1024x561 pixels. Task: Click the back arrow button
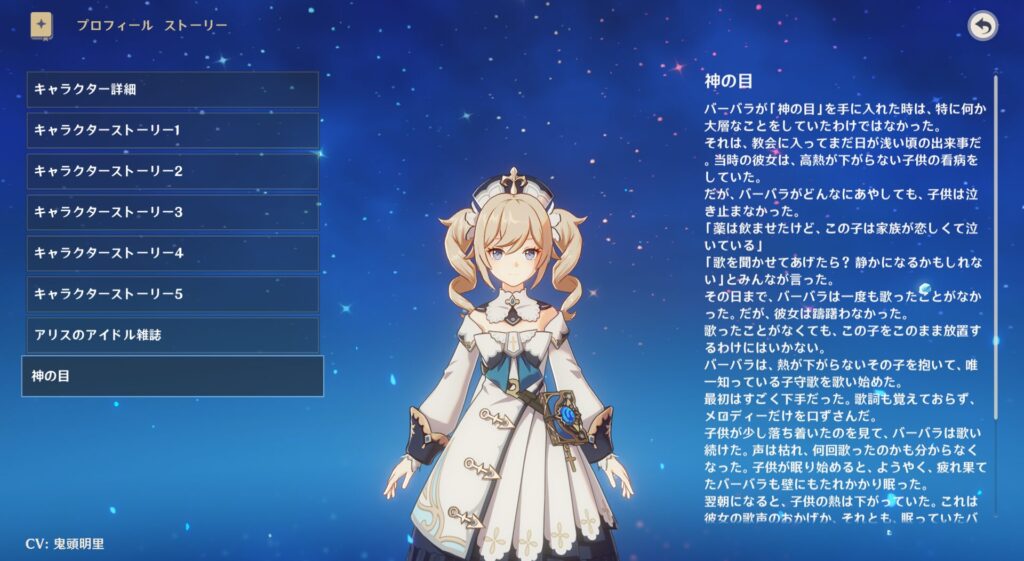coord(983,26)
